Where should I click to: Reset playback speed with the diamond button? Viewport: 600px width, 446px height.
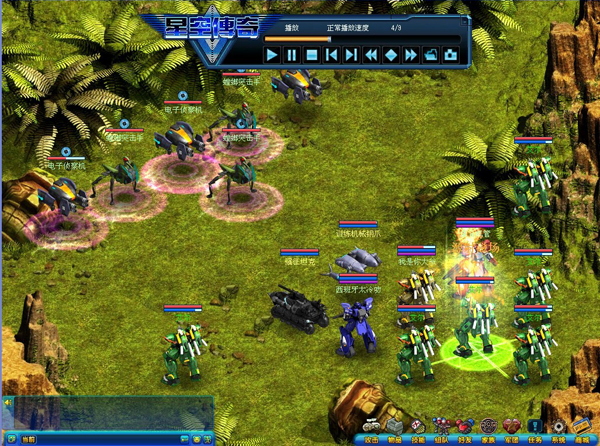pos(390,54)
